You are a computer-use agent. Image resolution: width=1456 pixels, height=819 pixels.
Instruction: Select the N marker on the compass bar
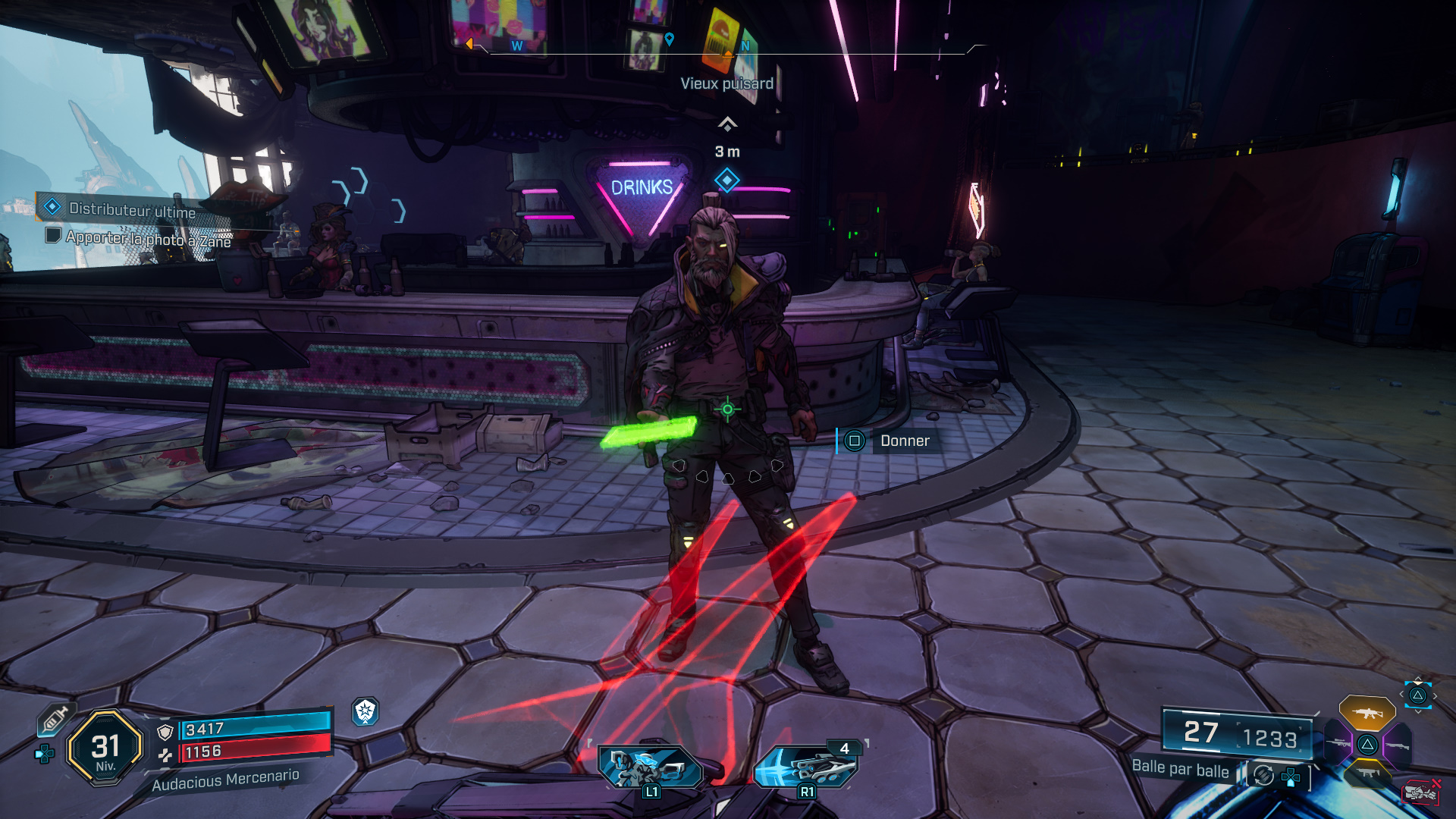pos(745,46)
